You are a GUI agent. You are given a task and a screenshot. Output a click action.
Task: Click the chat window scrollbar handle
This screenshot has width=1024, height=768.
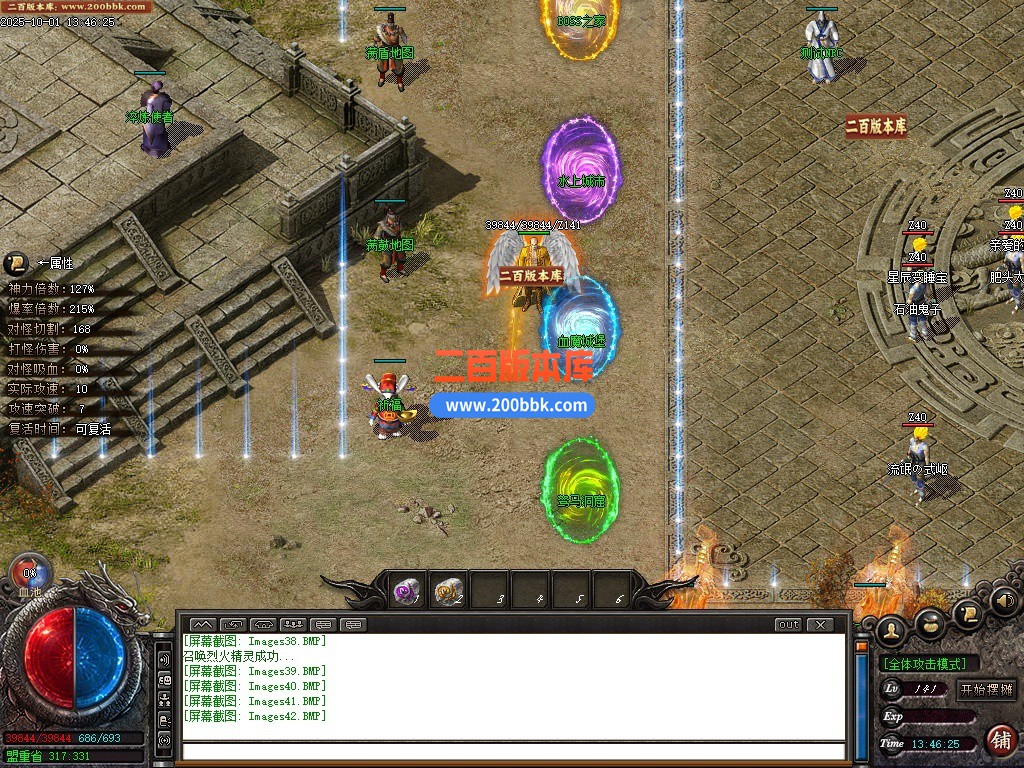point(860,646)
